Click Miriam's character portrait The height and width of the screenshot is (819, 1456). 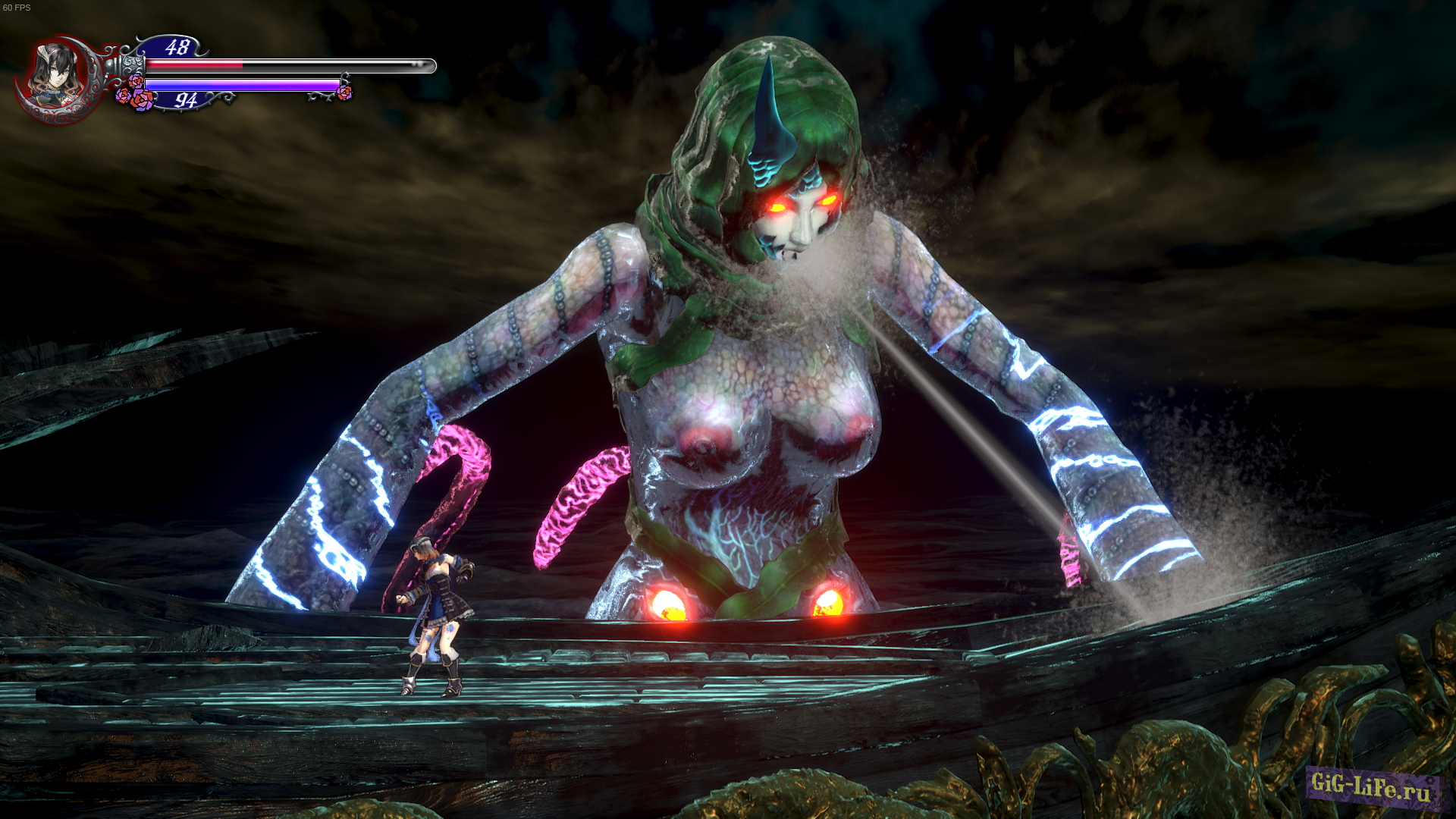pyautogui.click(x=55, y=74)
